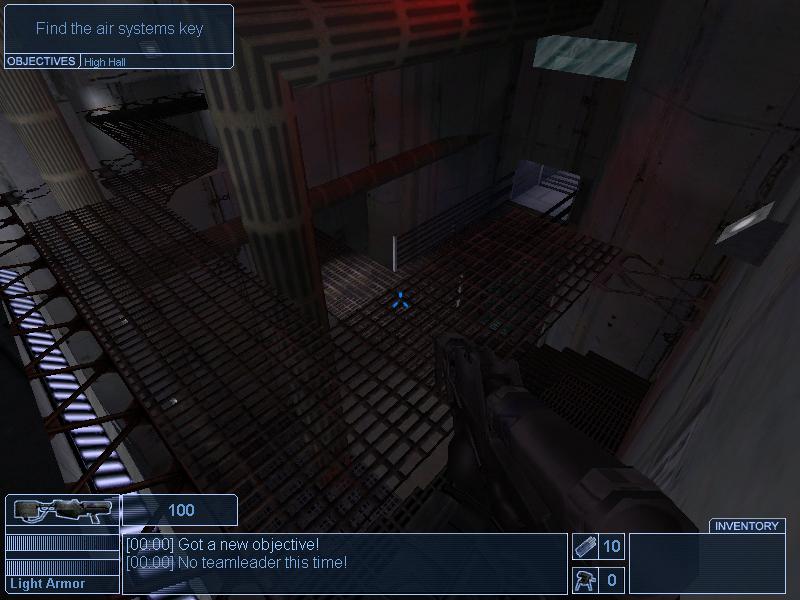Click the equipped rifle weapon icon

tap(61, 511)
